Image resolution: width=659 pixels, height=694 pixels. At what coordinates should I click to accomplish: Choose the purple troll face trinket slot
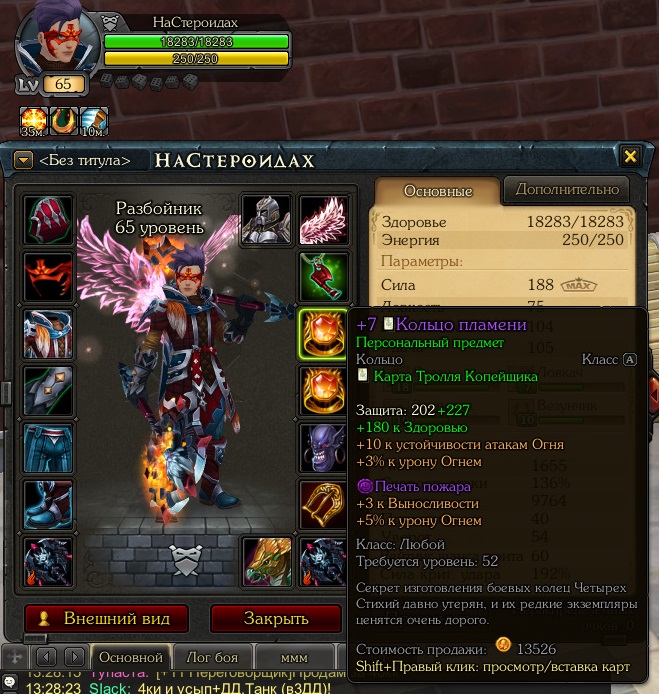tap(323, 447)
